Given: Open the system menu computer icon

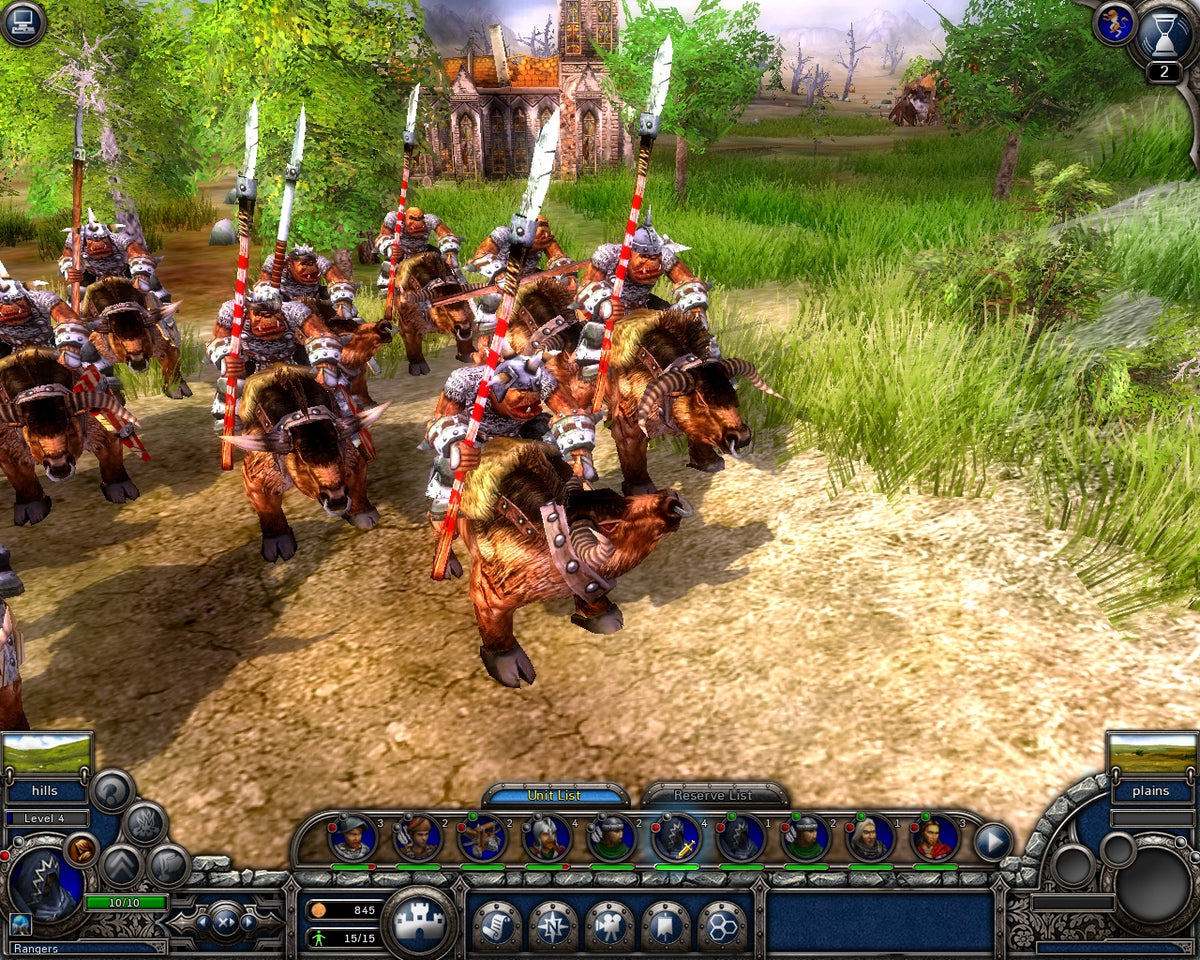Looking at the screenshot, I should point(23,23).
